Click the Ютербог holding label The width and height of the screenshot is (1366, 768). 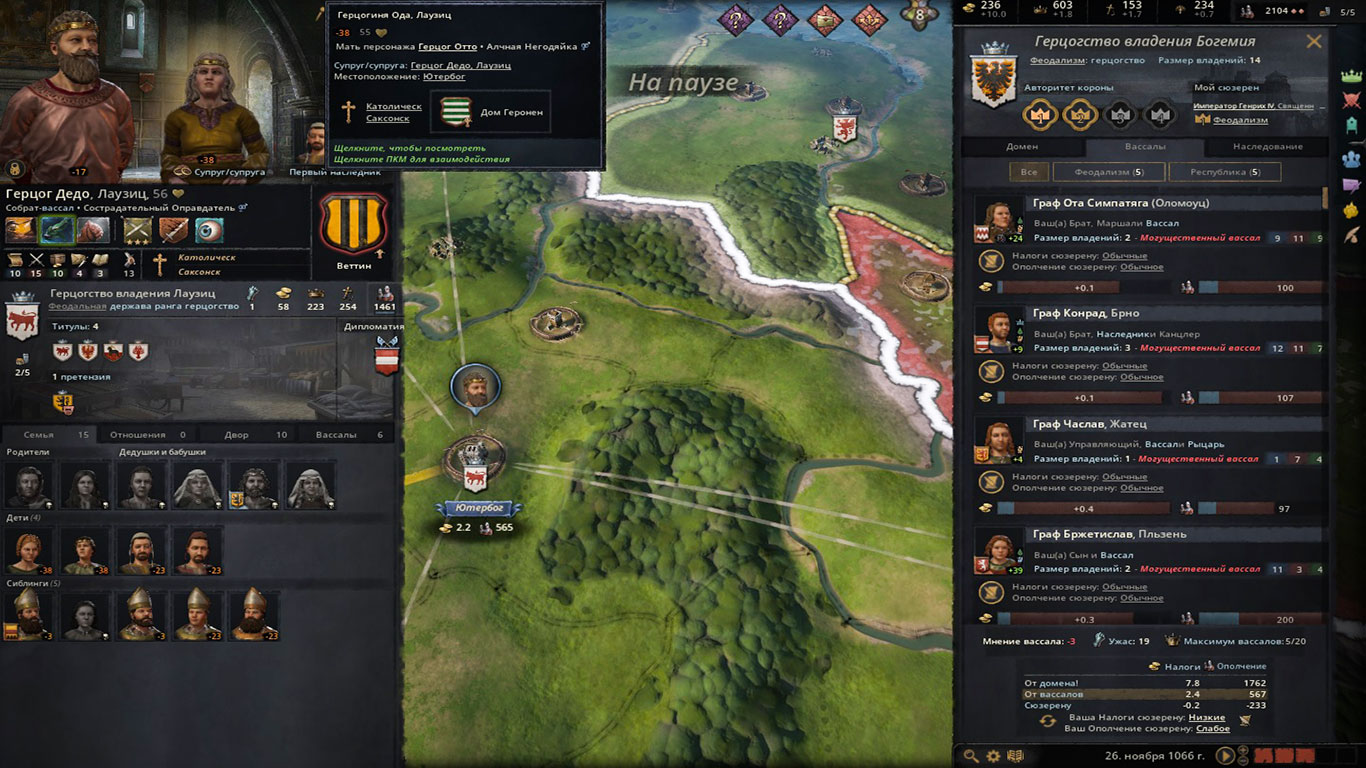click(477, 508)
